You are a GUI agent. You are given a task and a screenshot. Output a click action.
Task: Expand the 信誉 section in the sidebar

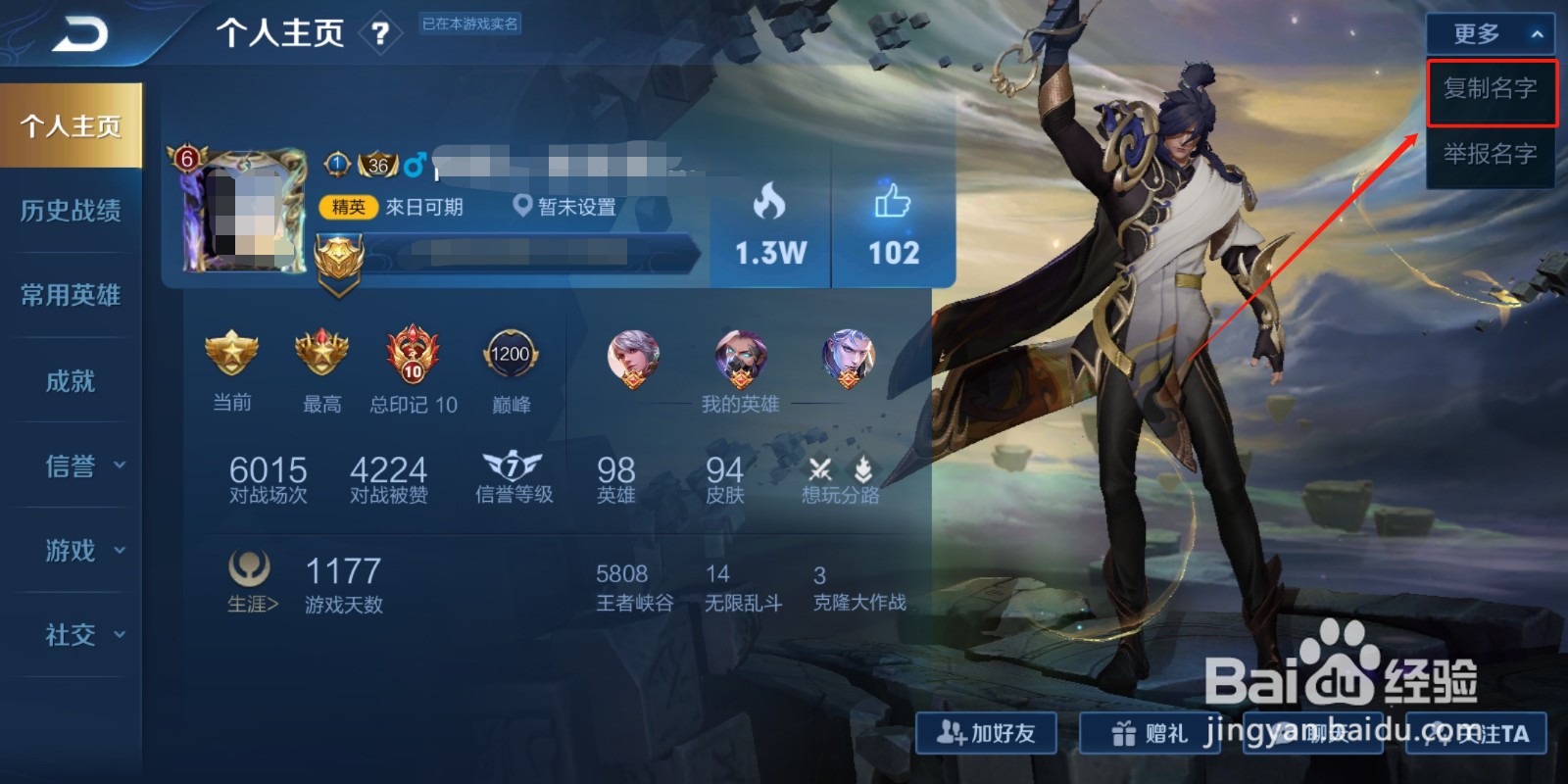pyautogui.click(x=71, y=466)
